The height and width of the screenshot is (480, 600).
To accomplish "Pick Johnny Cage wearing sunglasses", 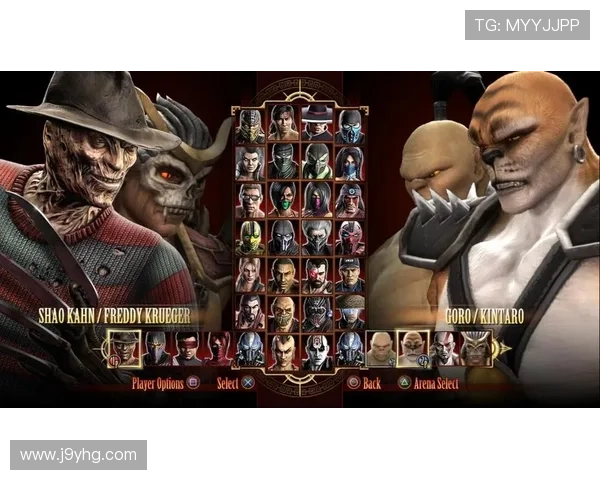I will [x=251, y=200].
